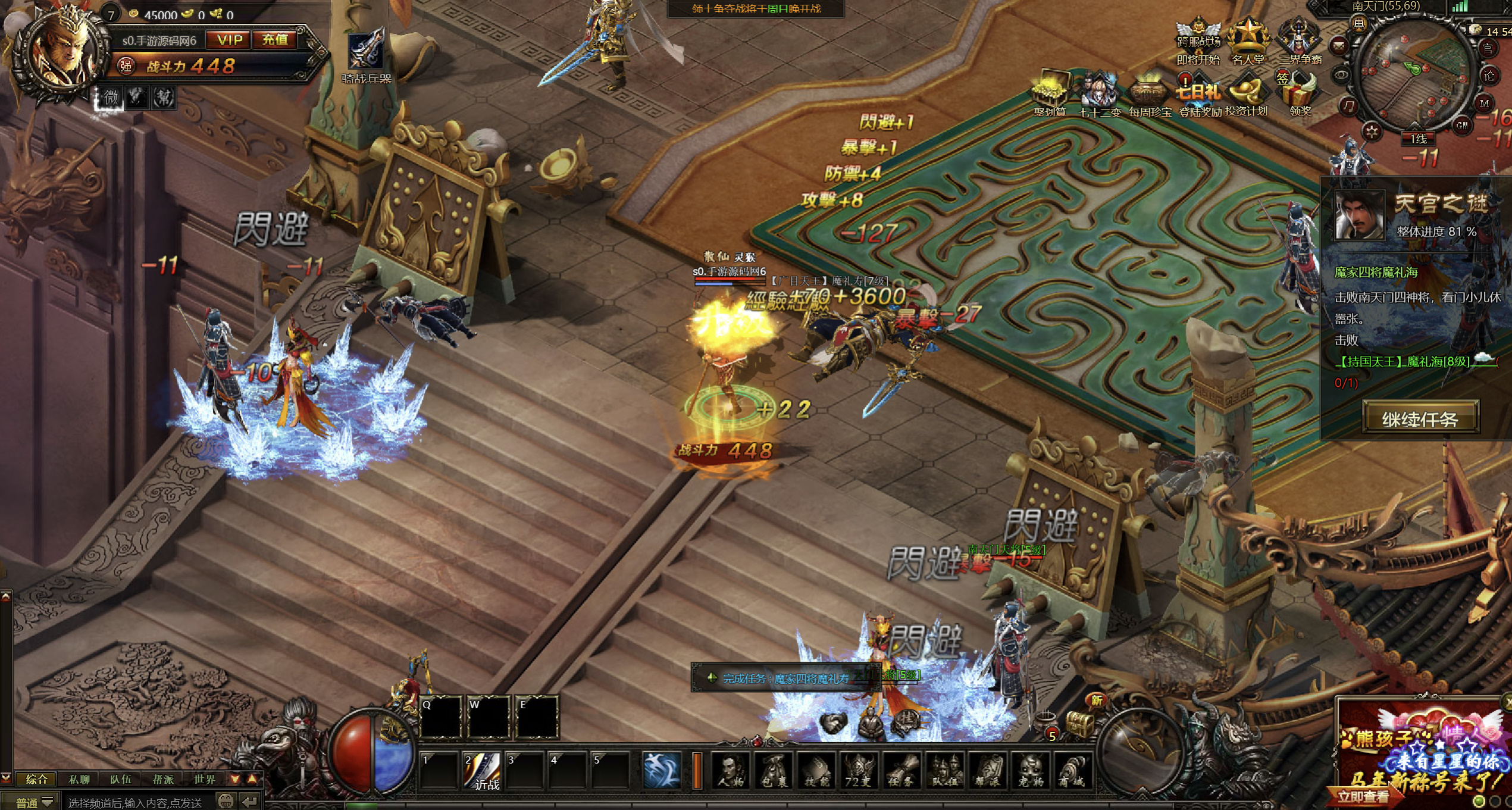Open the 领奖 gift reward icon
Viewport: 1512px width, 810px height.
(1300, 94)
